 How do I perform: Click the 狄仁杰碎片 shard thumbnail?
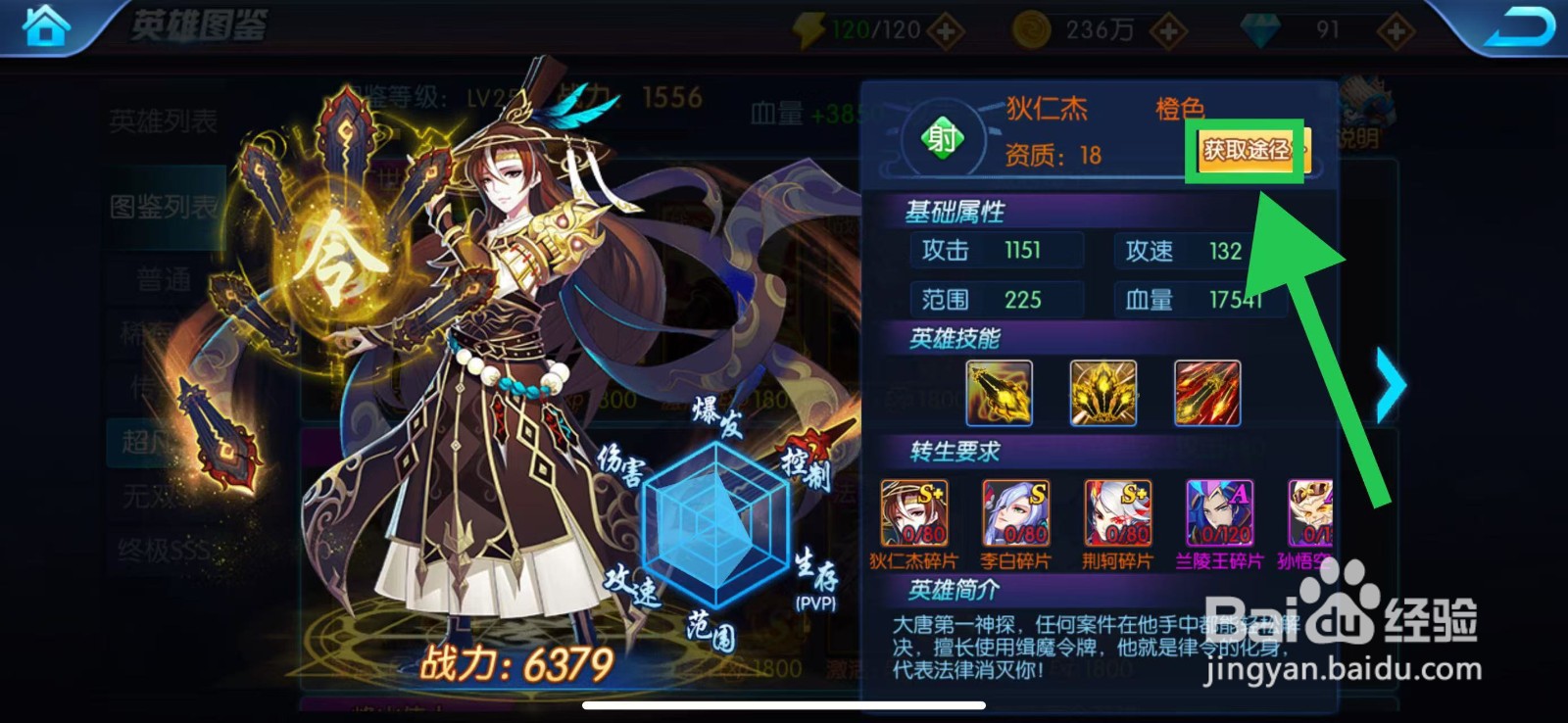pyautogui.click(x=914, y=512)
